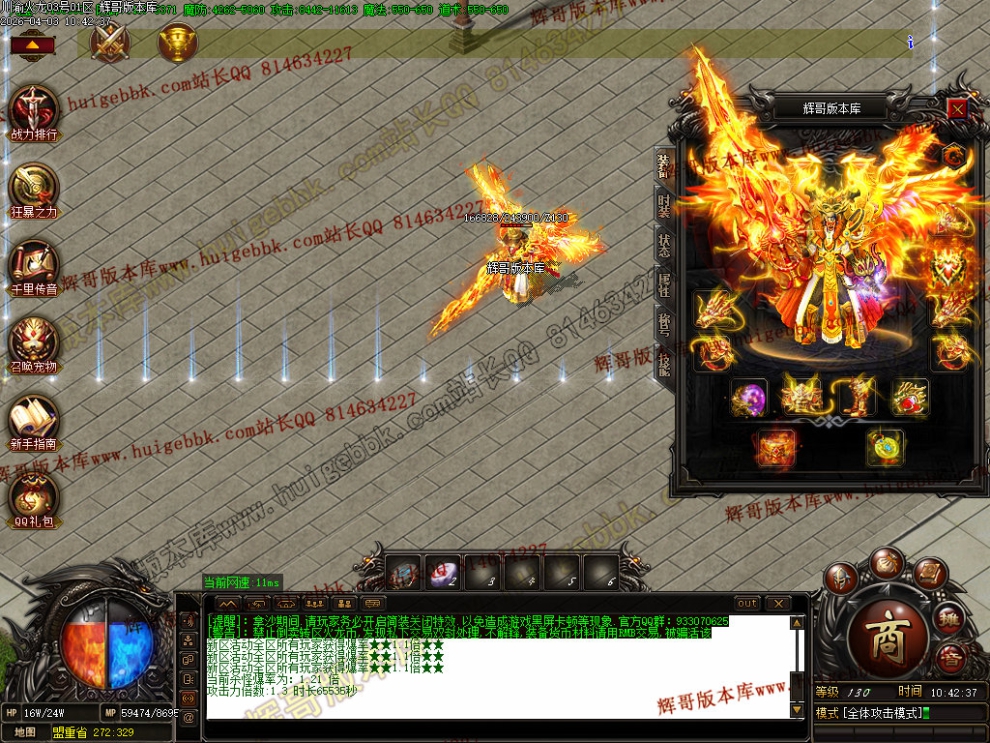Claim the QQ礼包 gift pack
990x743 pixels.
point(34,500)
